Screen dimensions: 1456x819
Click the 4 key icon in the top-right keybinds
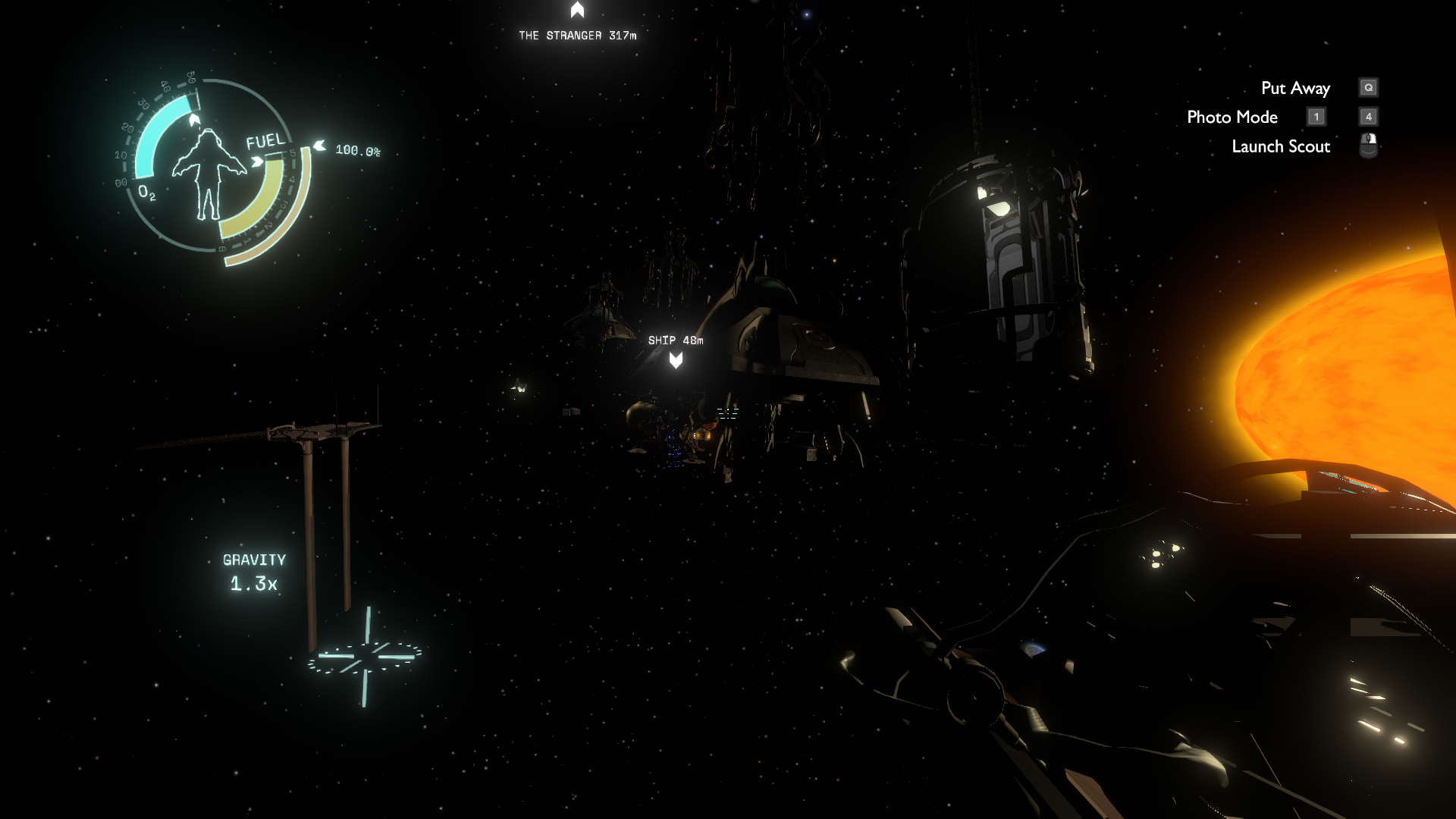(1367, 117)
